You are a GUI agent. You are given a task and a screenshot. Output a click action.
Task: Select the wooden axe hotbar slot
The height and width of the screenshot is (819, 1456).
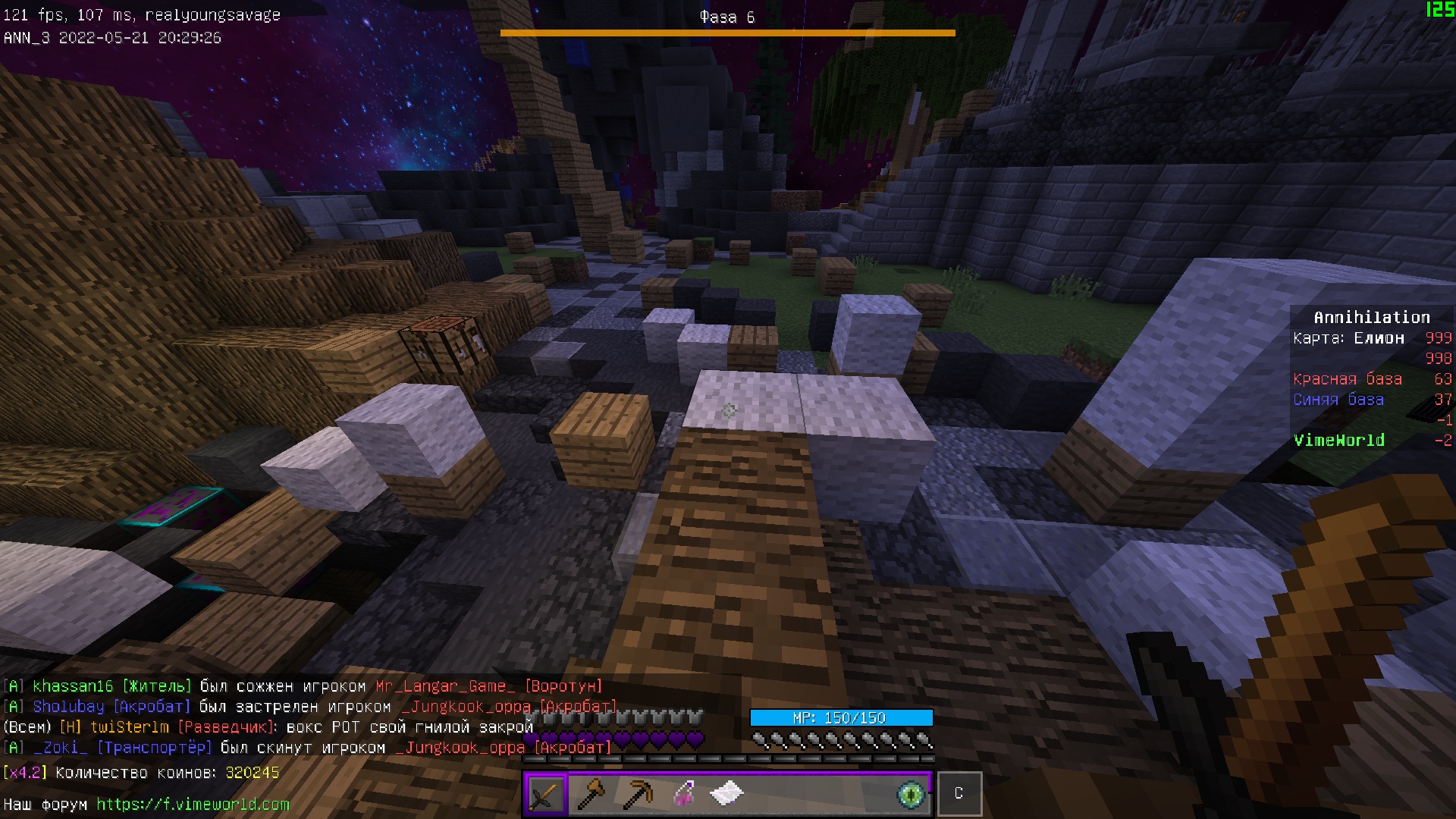coord(591,794)
